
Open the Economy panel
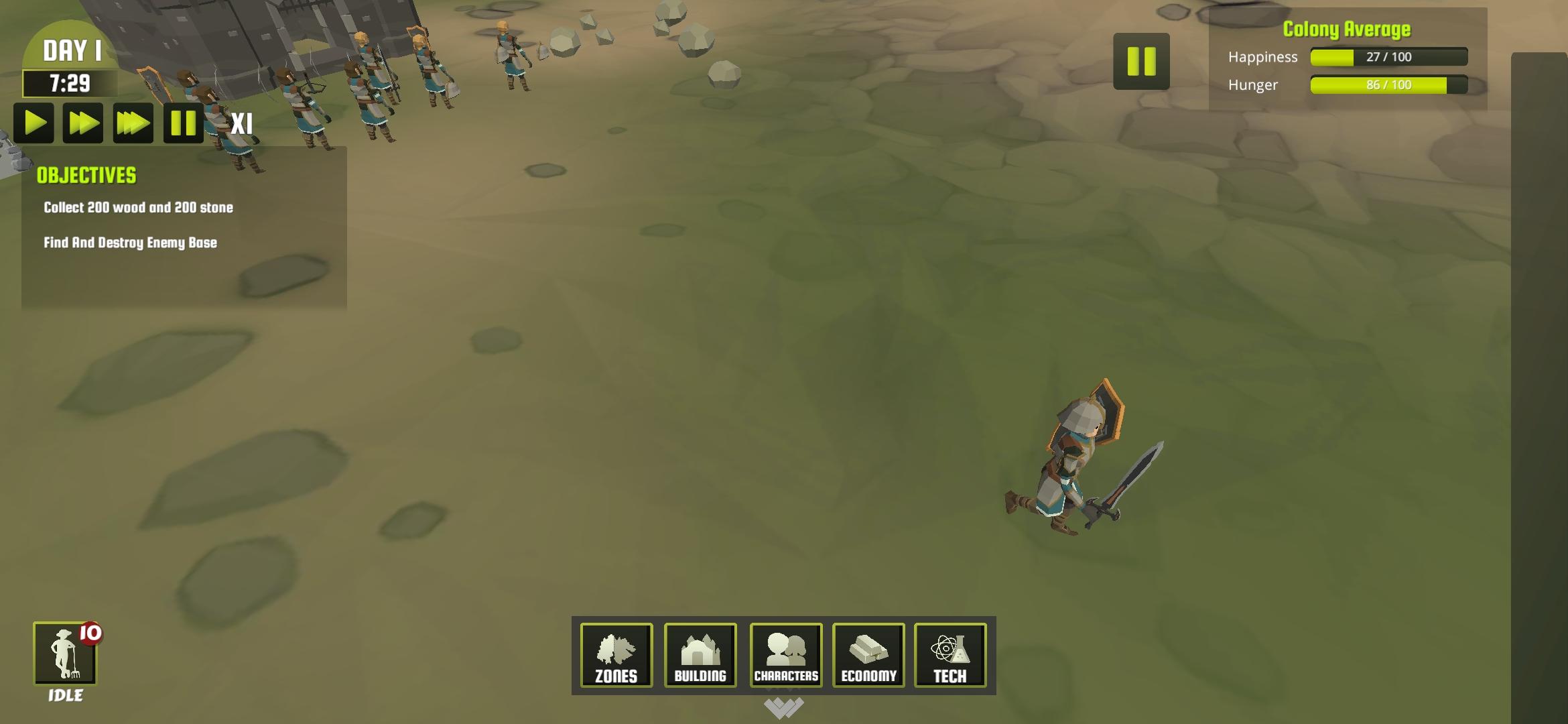pos(868,656)
